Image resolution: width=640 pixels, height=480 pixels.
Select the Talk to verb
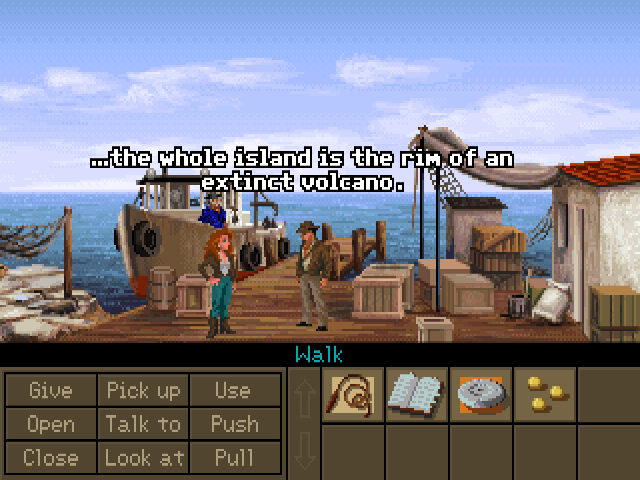click(x=144, y=424)
